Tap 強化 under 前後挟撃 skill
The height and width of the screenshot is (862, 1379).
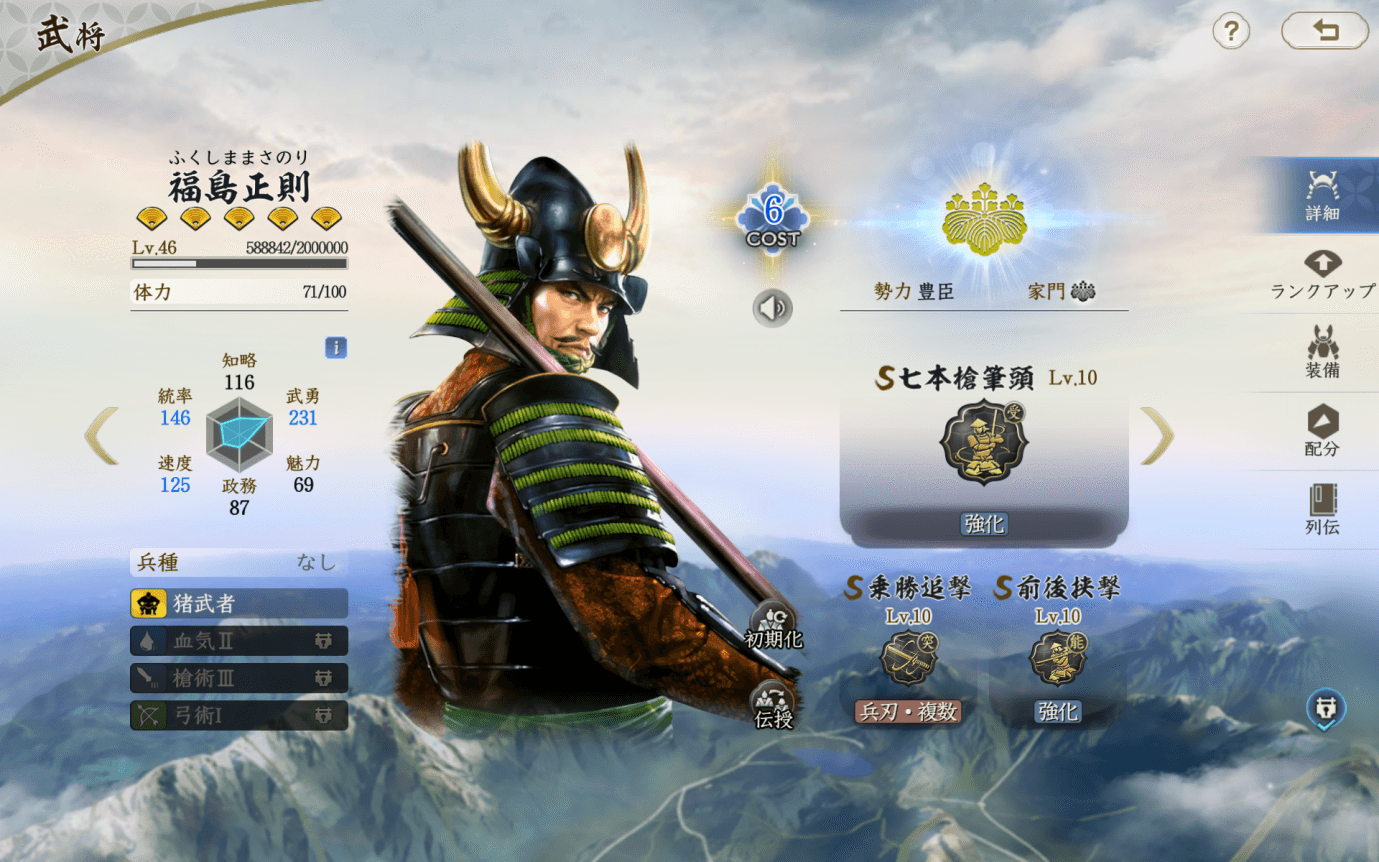coord(1058,711)
